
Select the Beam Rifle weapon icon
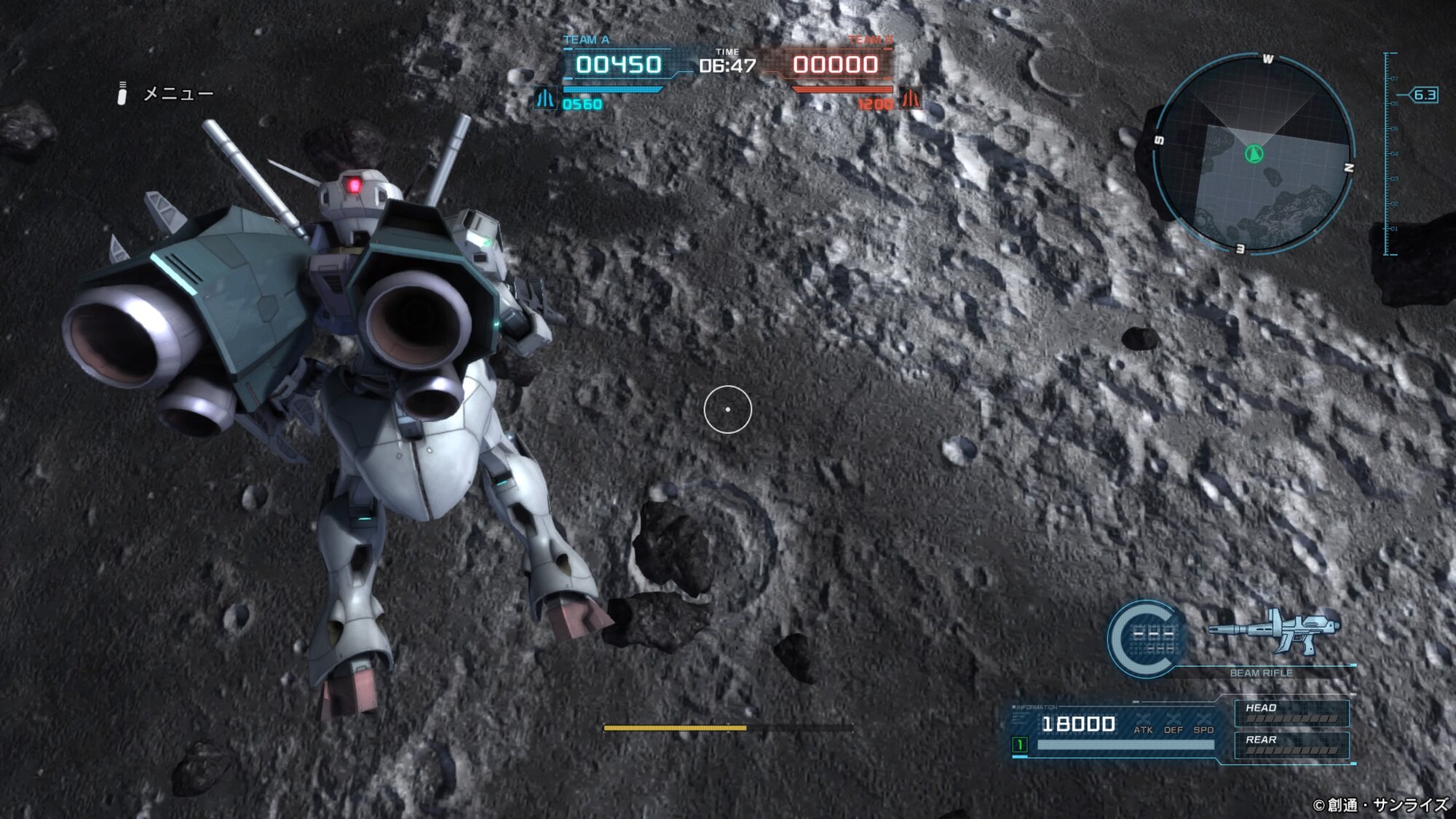1273,630
